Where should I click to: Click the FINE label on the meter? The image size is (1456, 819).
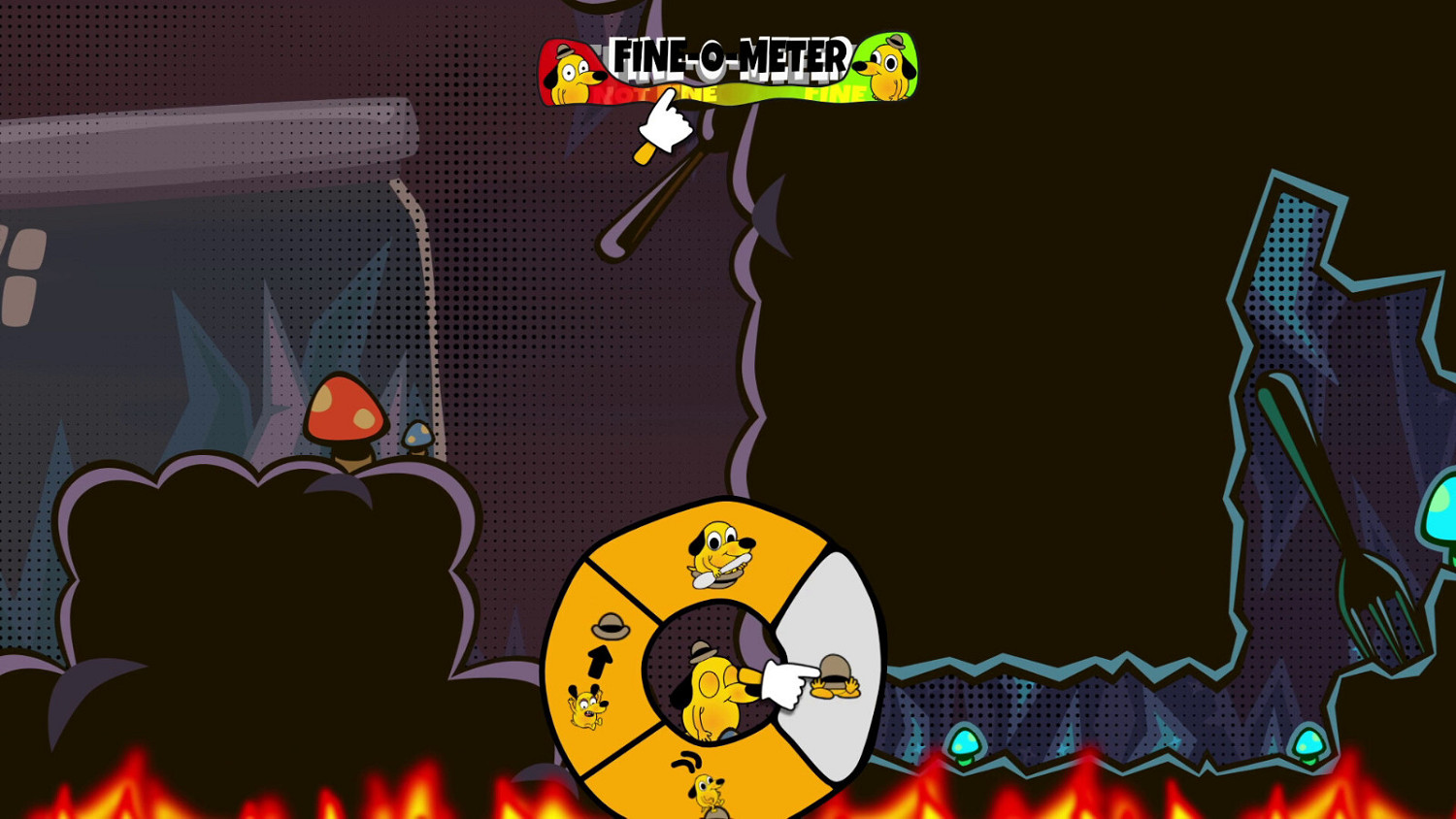[836, 93]
